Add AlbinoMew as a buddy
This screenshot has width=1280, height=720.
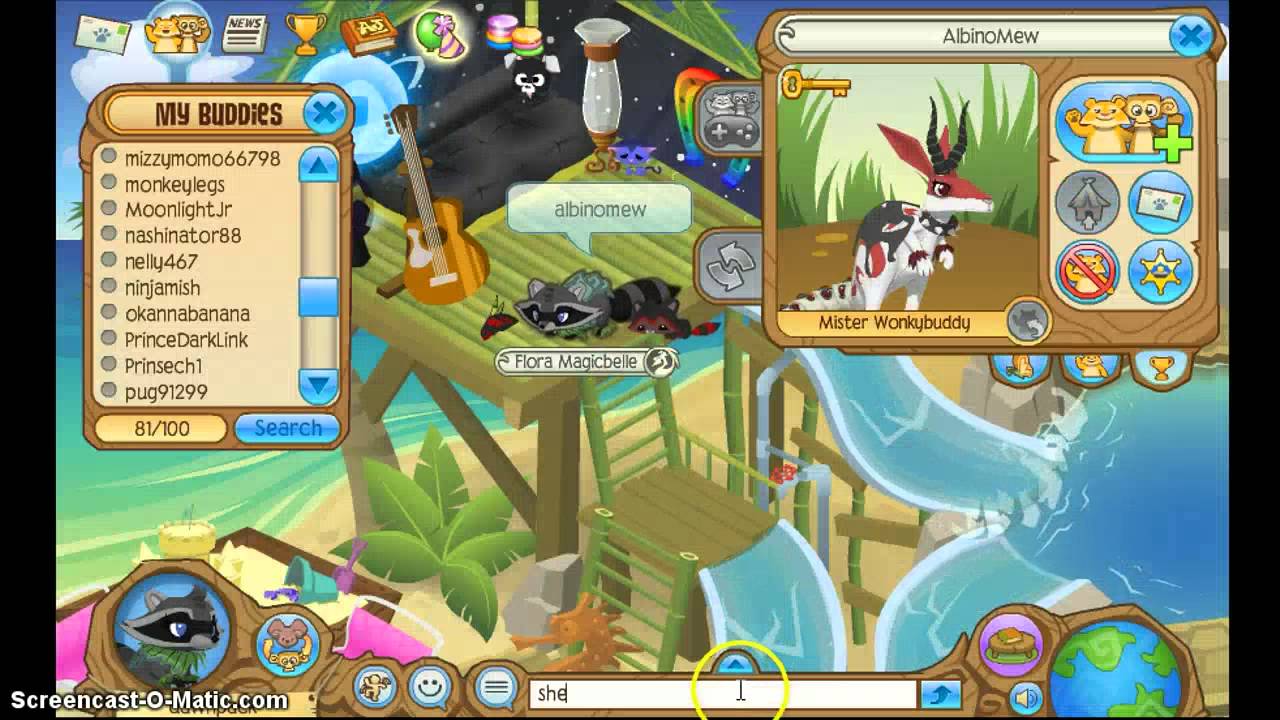coord(1124,122)
